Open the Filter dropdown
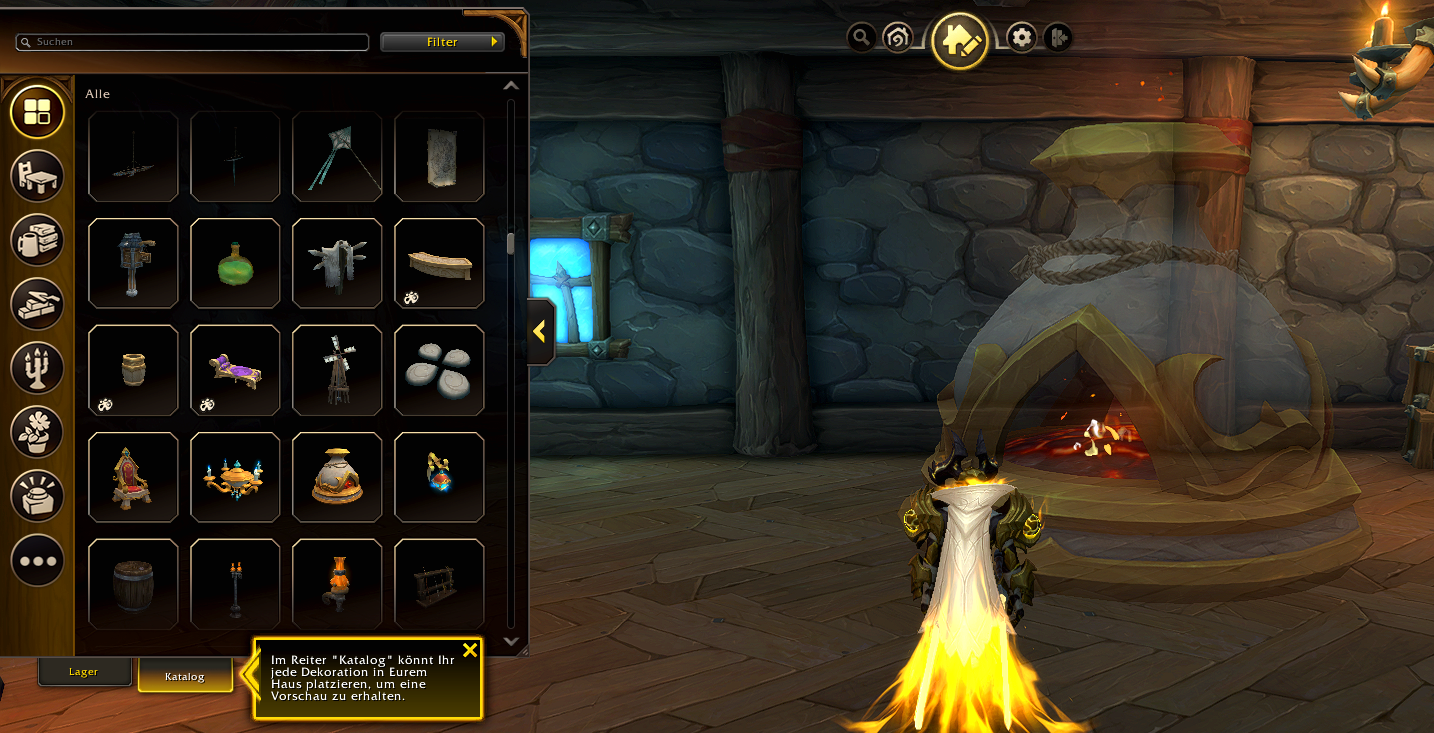The image size is (1434, 733). [x=442, y=42]
